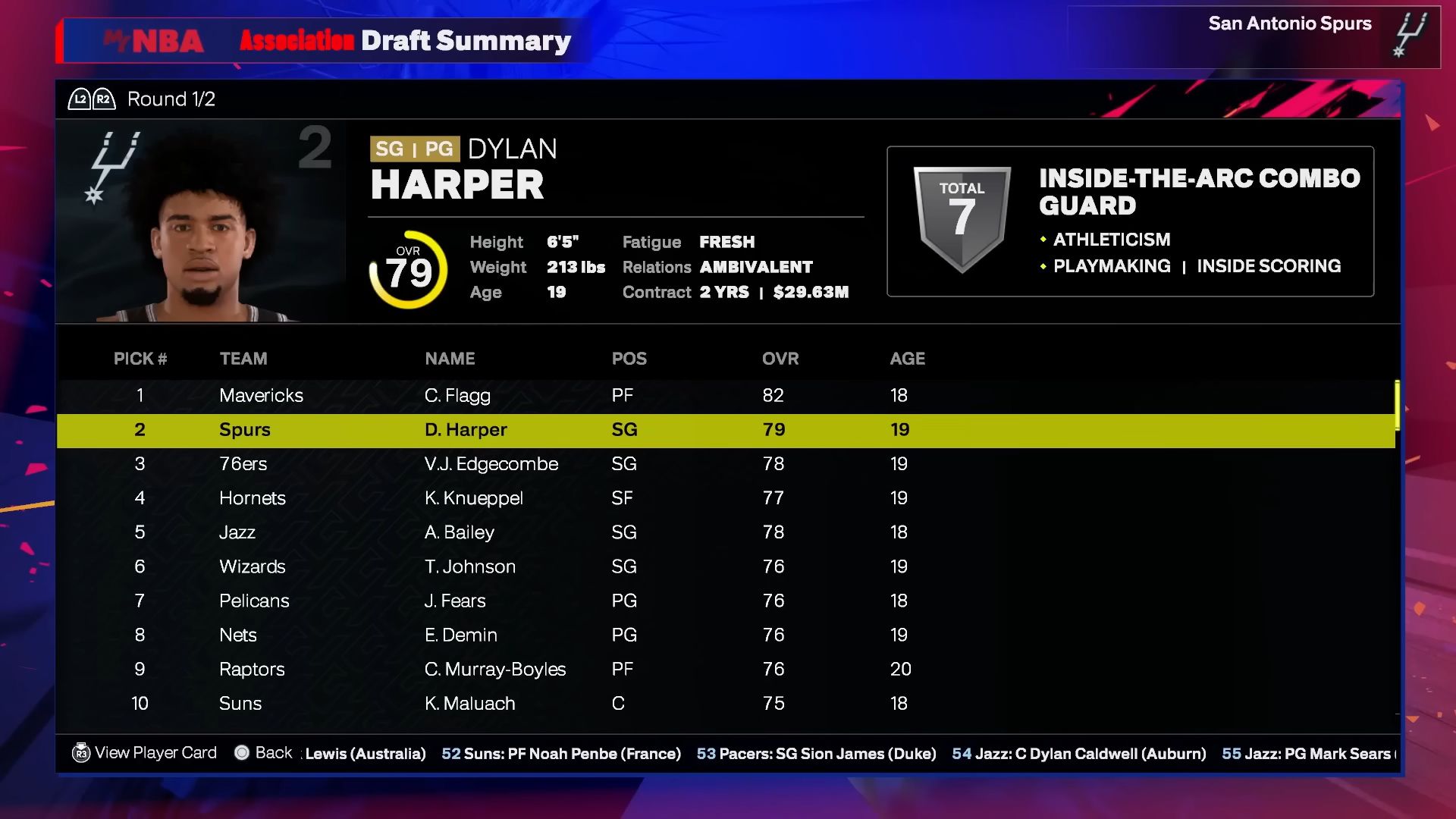Highlight the Nets E. Demin row
Image resolution: width=1456 pixels, height=819 pixels.
pyautogui.click(x=531, y=635)
